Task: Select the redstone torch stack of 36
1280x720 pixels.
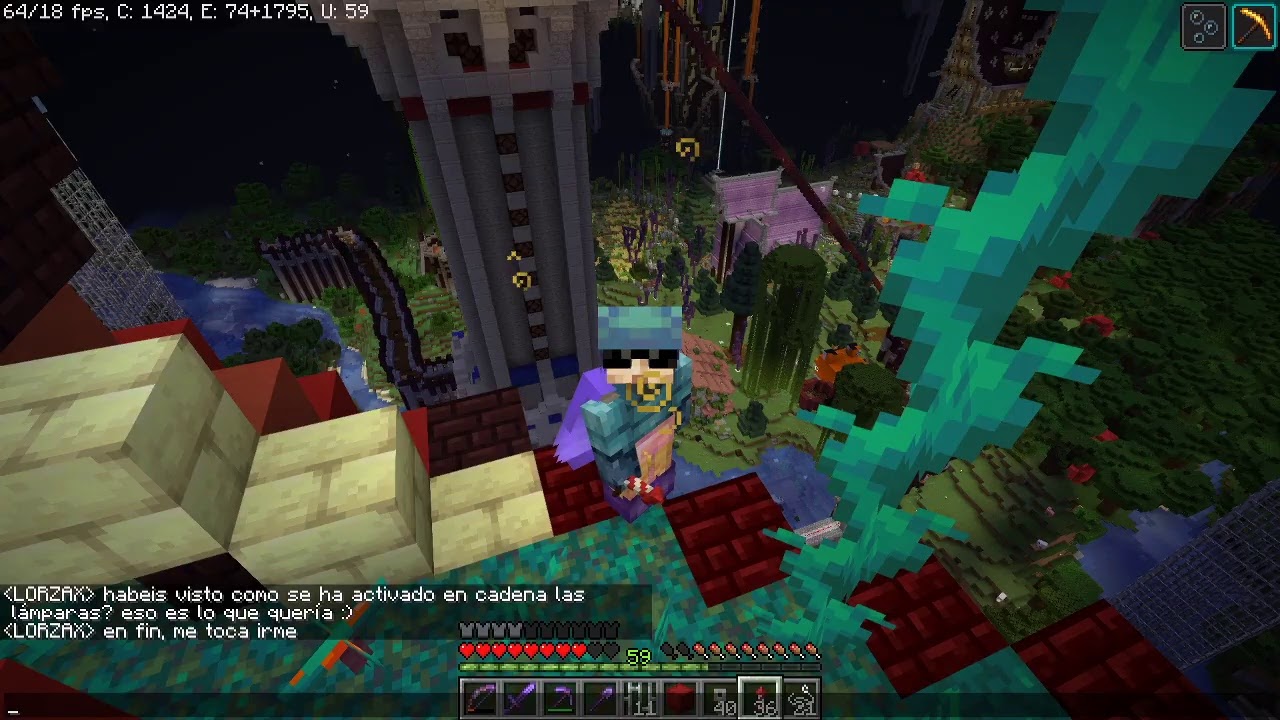Action: pos(760,698)
